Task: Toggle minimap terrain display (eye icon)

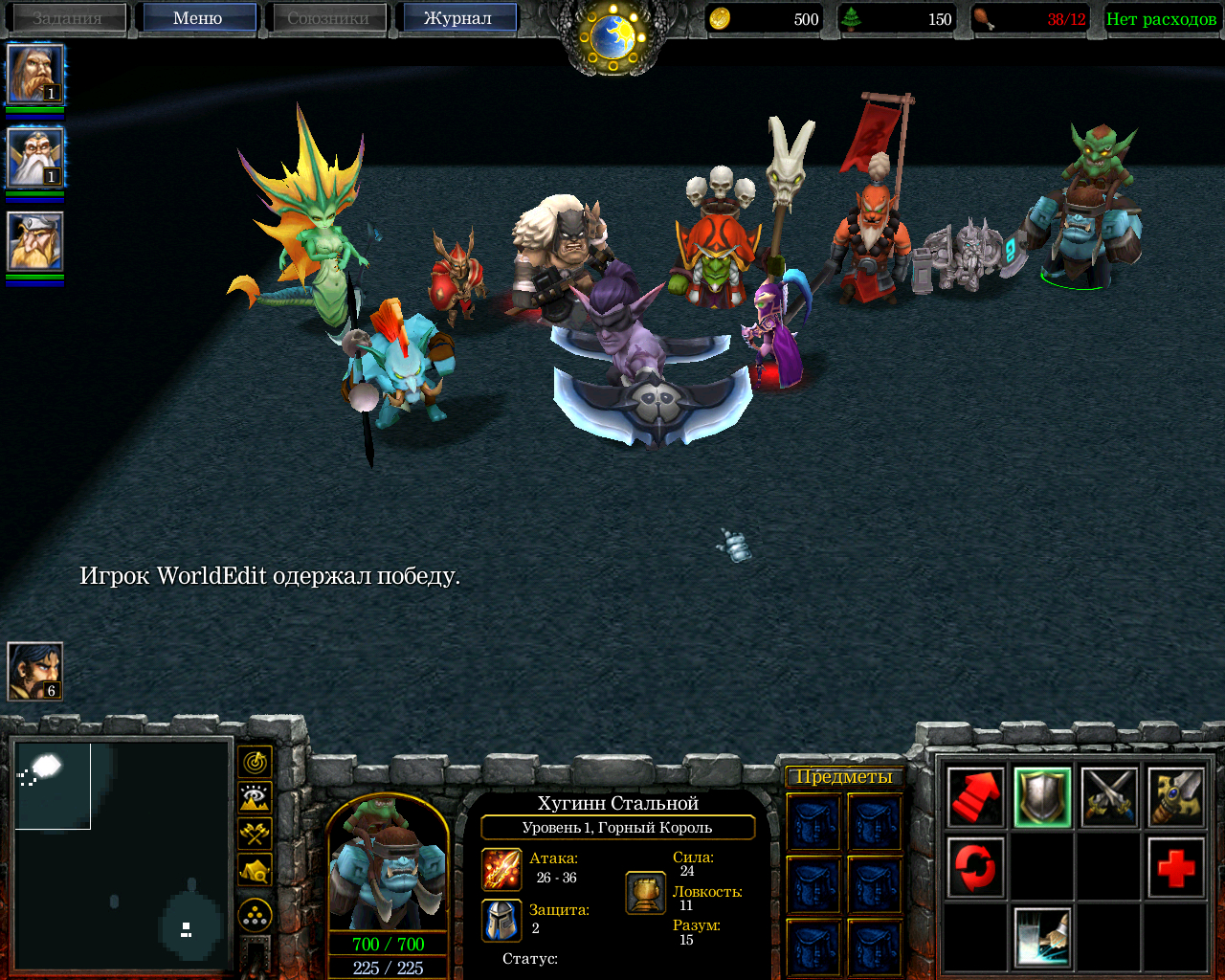Action: click(x=255, y=797)
